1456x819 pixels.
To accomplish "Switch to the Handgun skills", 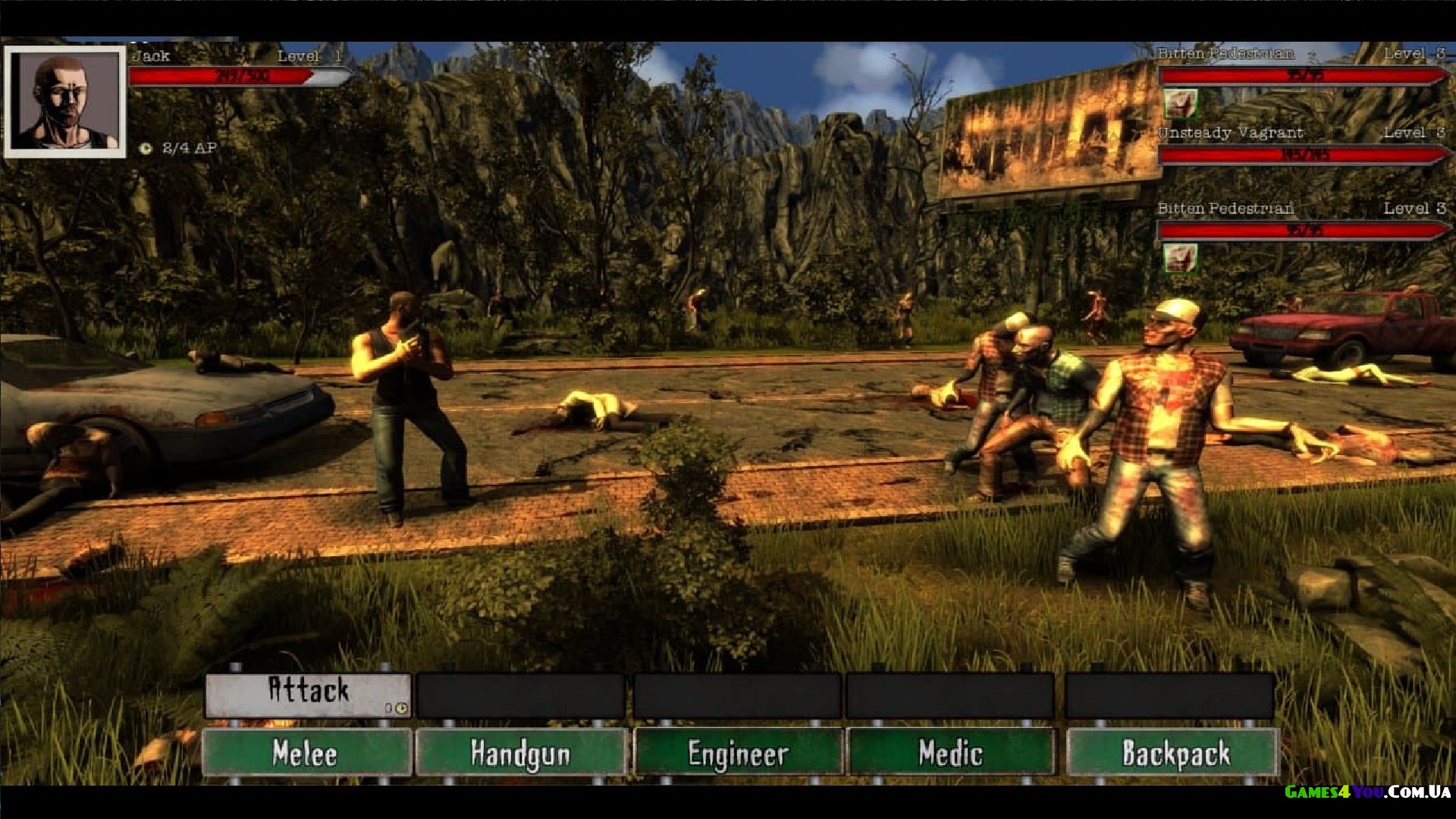I will pos(521,753).
